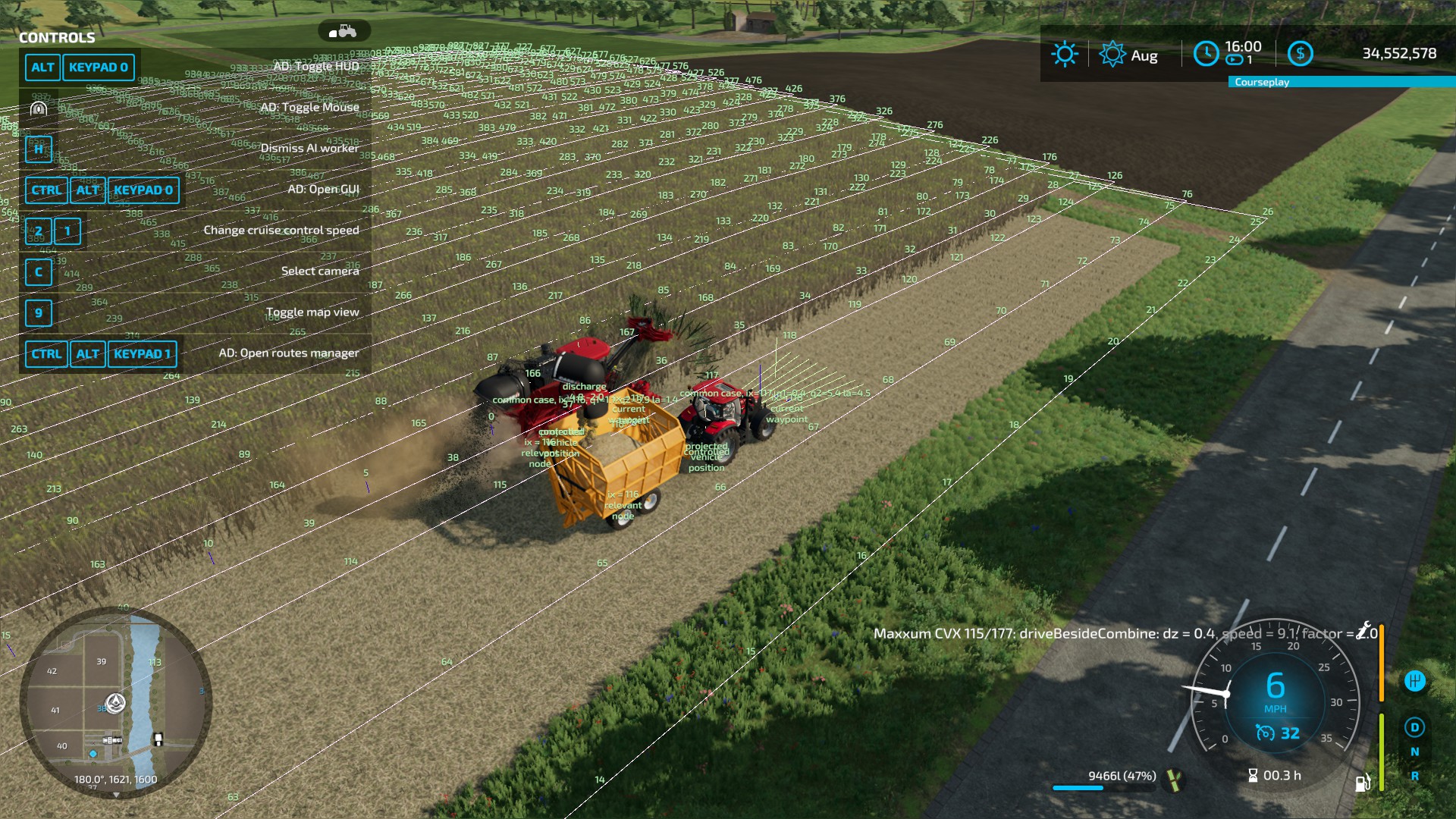
Task: Toggle the AD HUD control entry
Action: point(317,65)
